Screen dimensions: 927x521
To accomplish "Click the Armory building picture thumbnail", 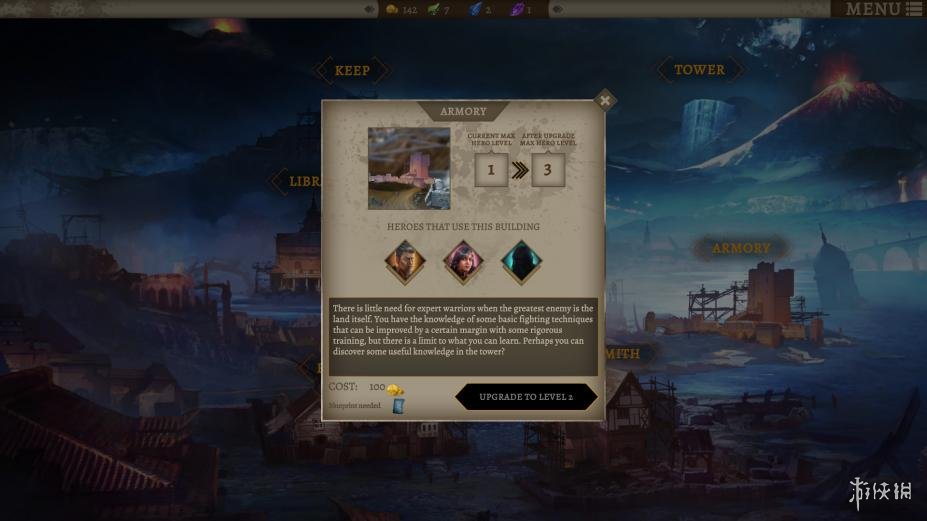I will point(409,168).
